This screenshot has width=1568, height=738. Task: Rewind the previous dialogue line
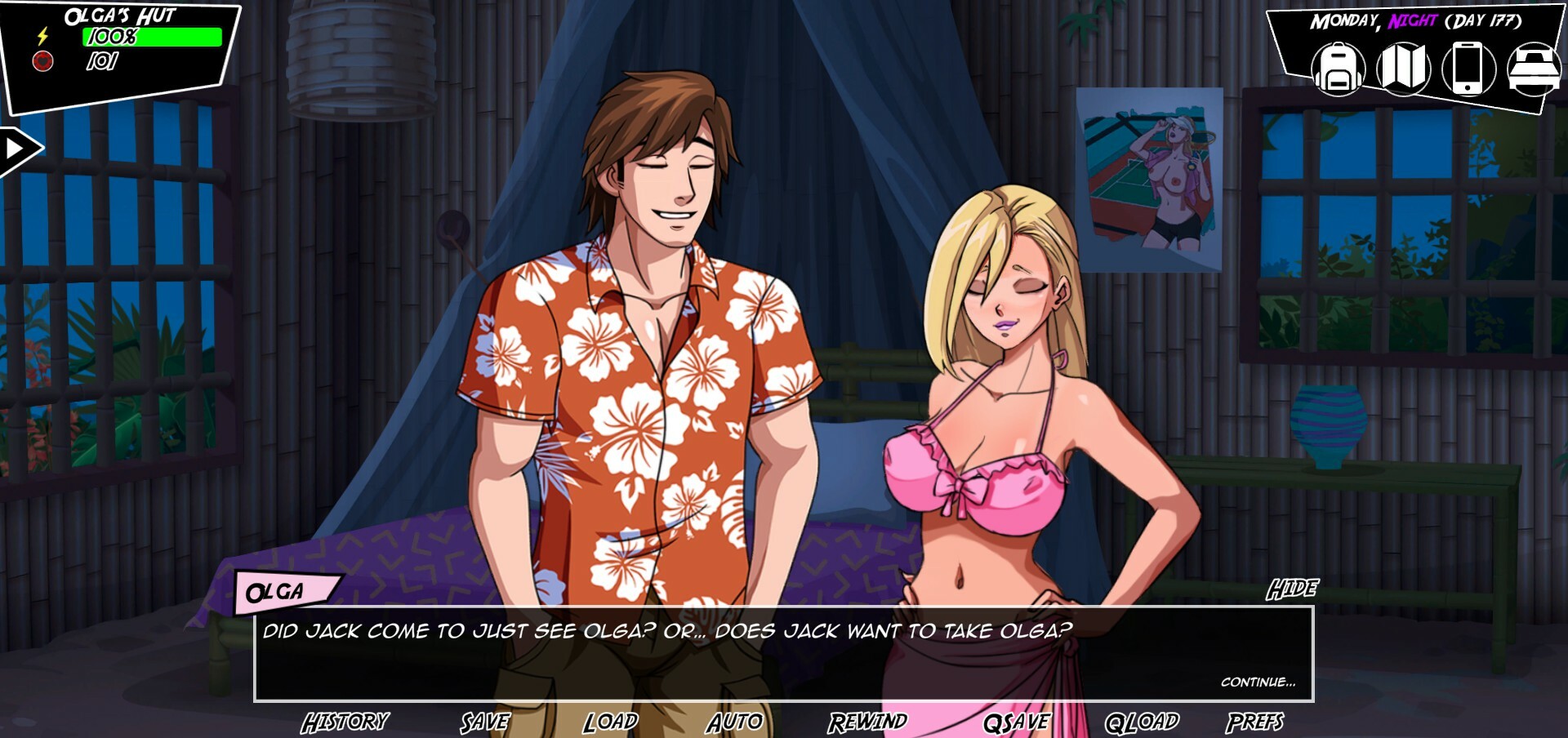tap(867, 722)
